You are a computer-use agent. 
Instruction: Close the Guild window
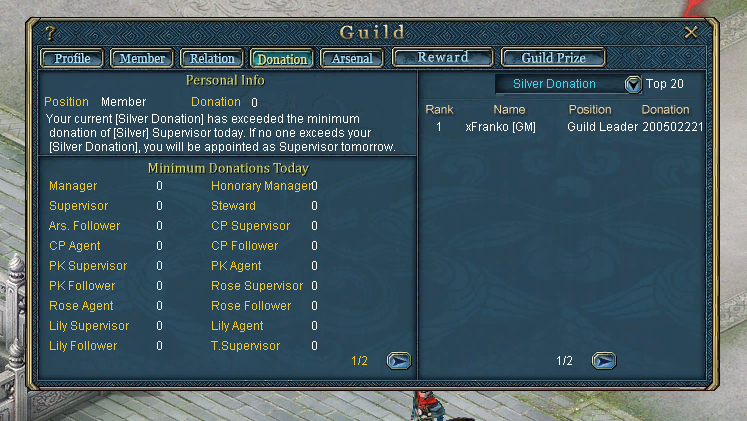pos(691,33)
